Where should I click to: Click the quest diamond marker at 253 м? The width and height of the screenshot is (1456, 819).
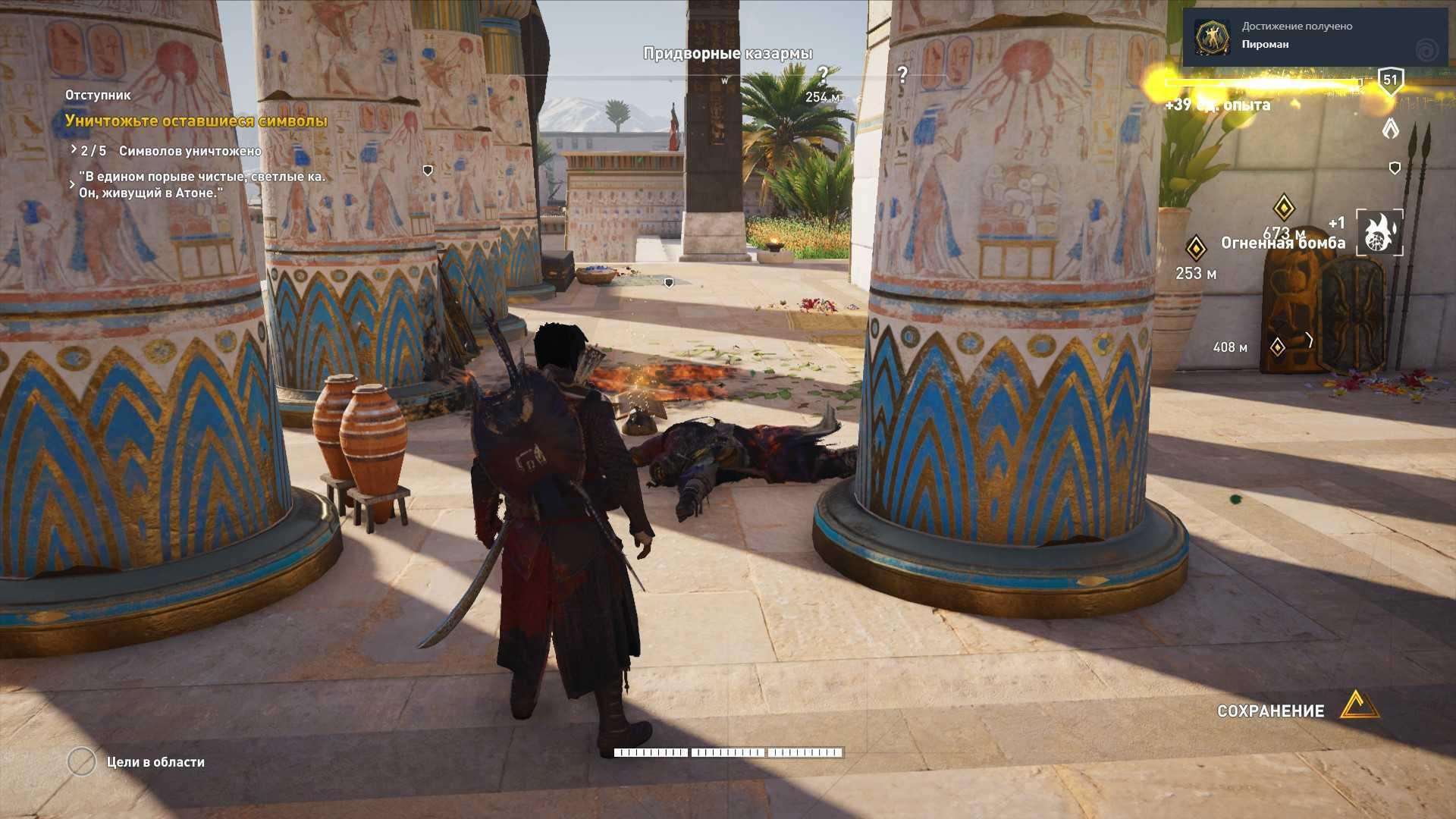coord(1196,248)
